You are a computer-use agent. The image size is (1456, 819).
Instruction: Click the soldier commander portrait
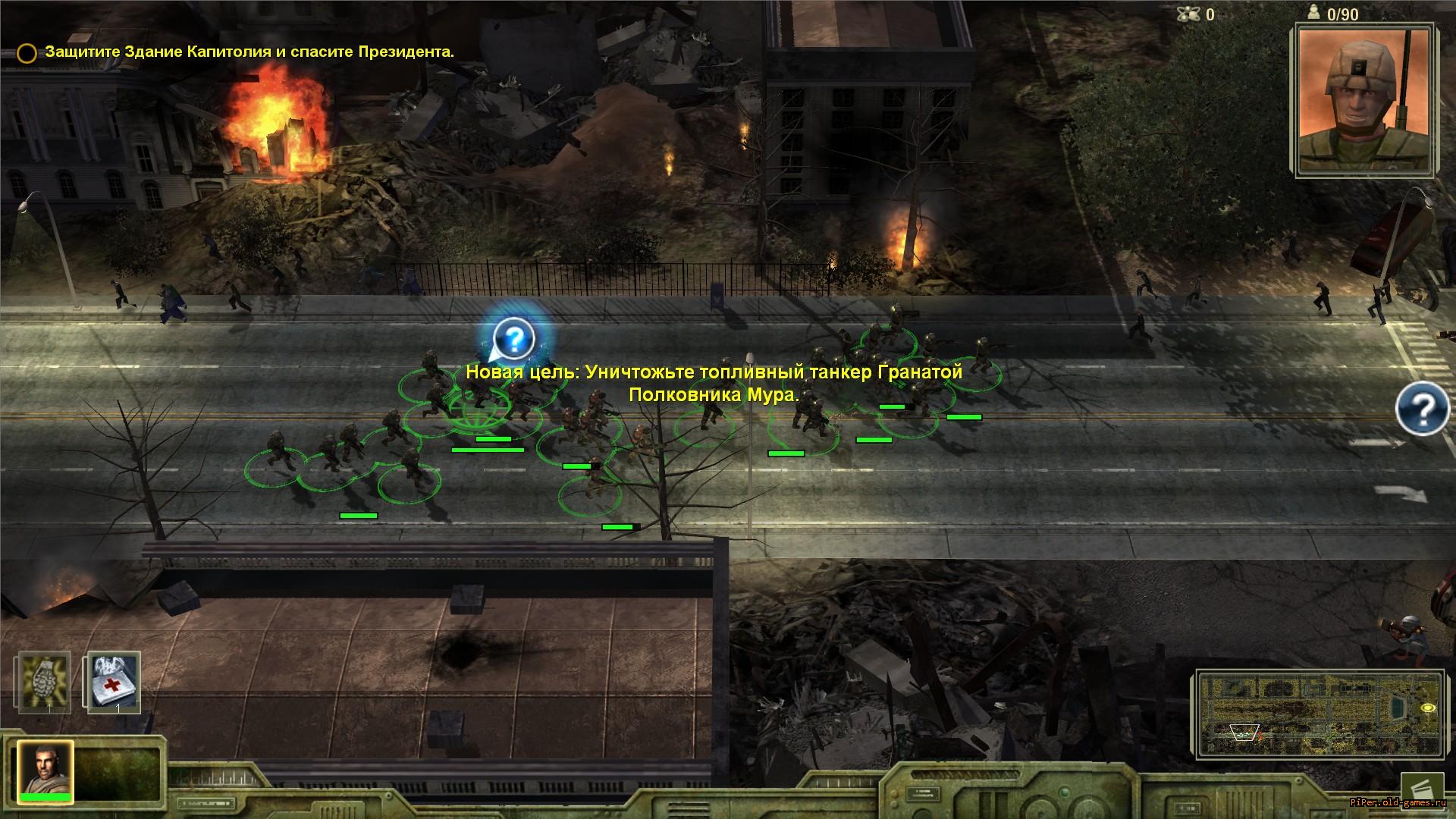[x=1366, y=99]
